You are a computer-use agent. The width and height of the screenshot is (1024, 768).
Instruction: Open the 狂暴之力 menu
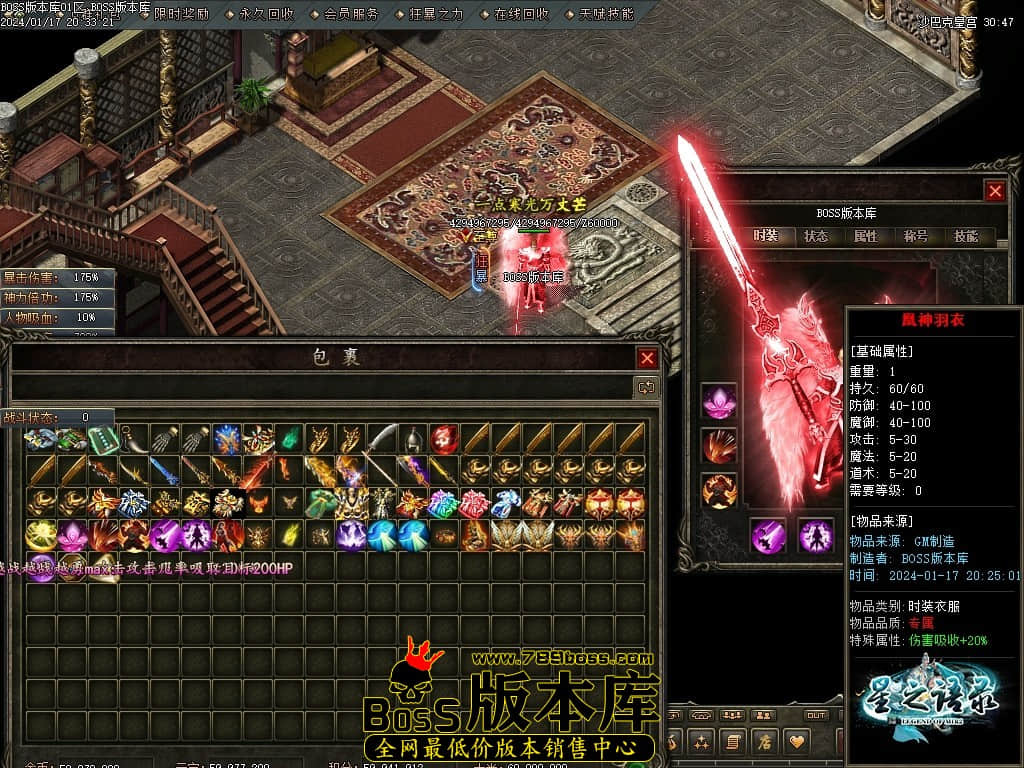pyautogui.click(x=437, y=14)
